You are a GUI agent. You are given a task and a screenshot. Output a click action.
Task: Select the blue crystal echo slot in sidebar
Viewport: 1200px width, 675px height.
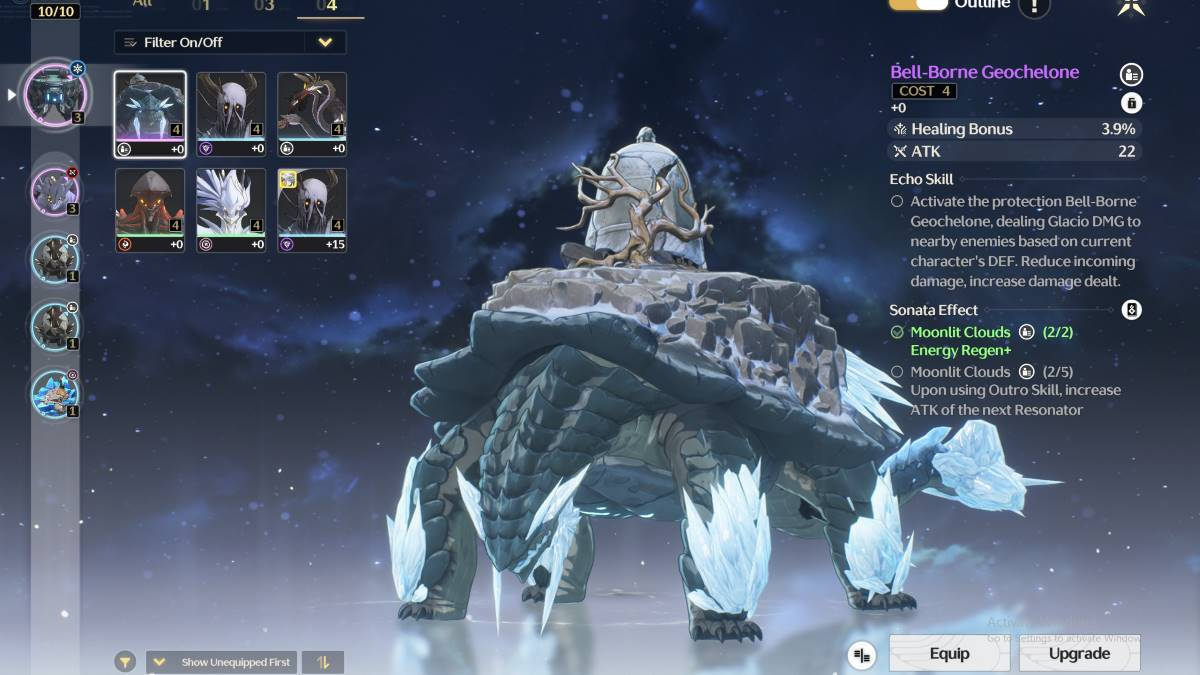click(54, 393)
